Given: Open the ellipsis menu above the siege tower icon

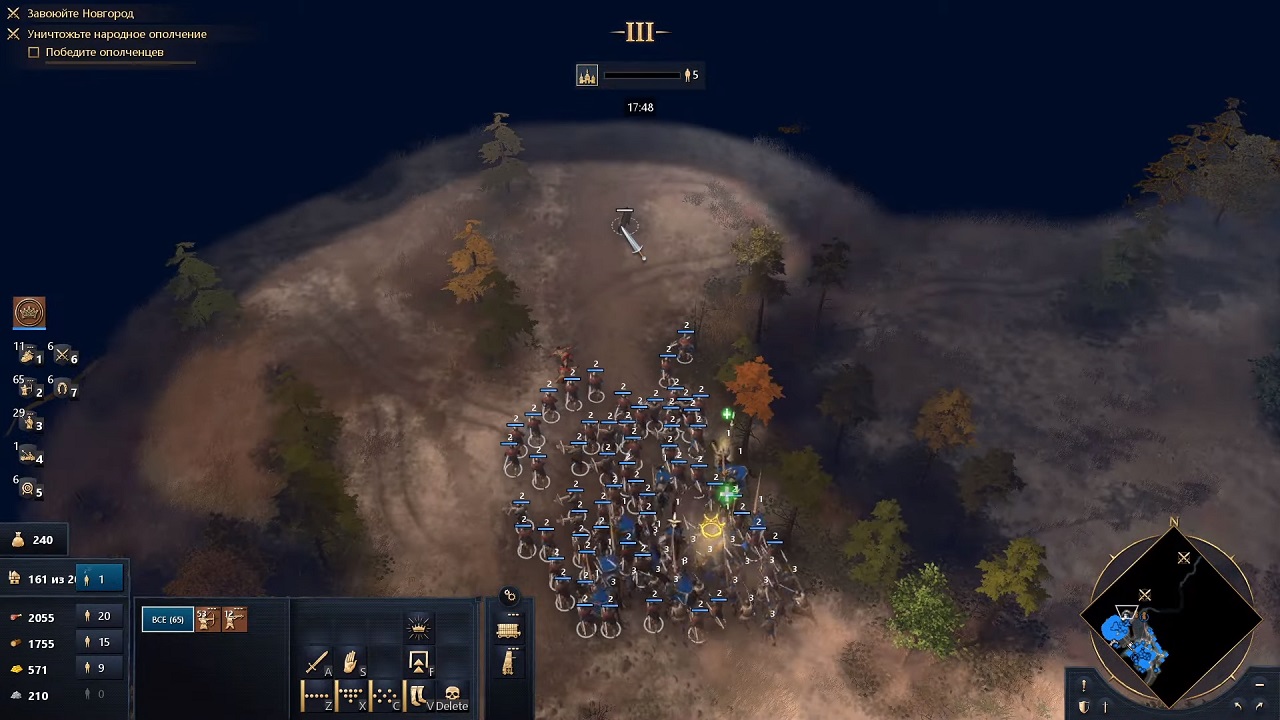Looking at the screenshot, I should pyautogui.click(x=513, y=648).
